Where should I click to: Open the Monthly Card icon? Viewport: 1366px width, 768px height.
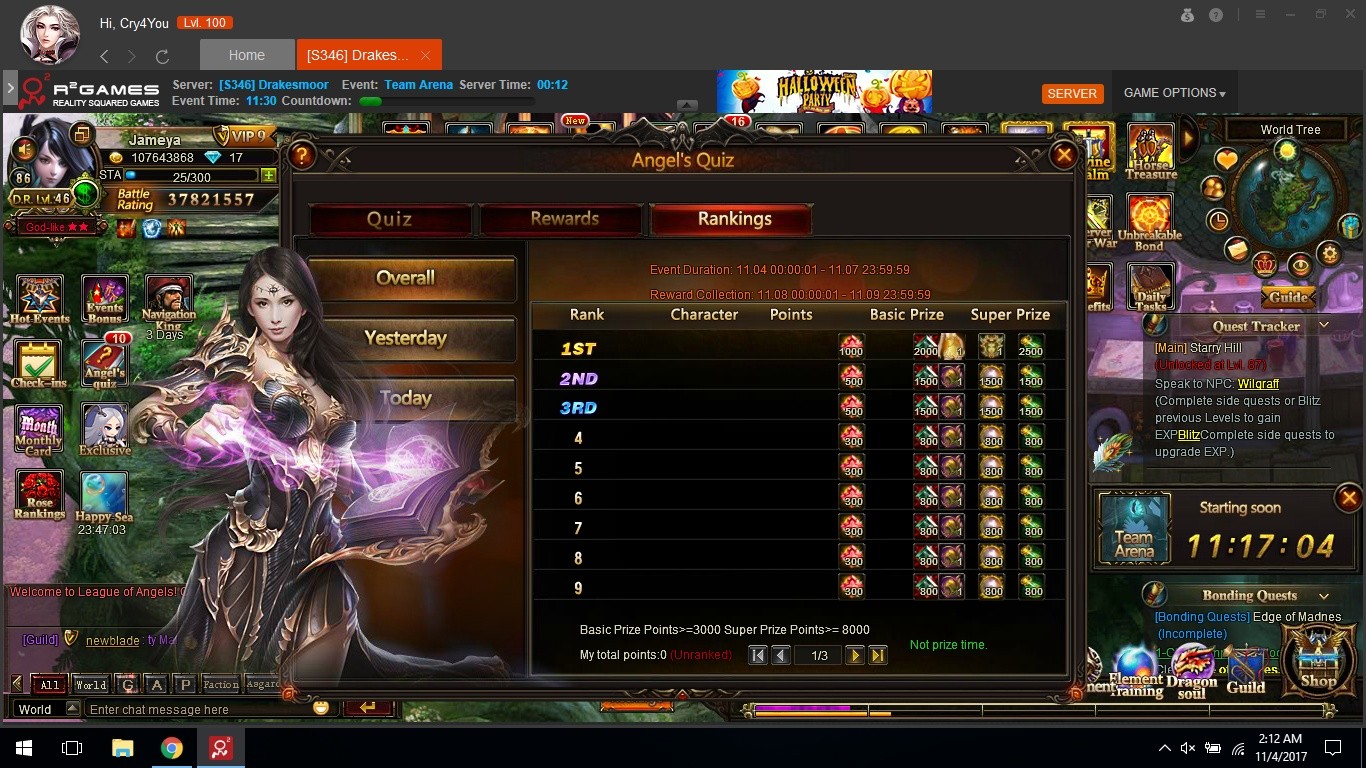(x=39, y=431)
